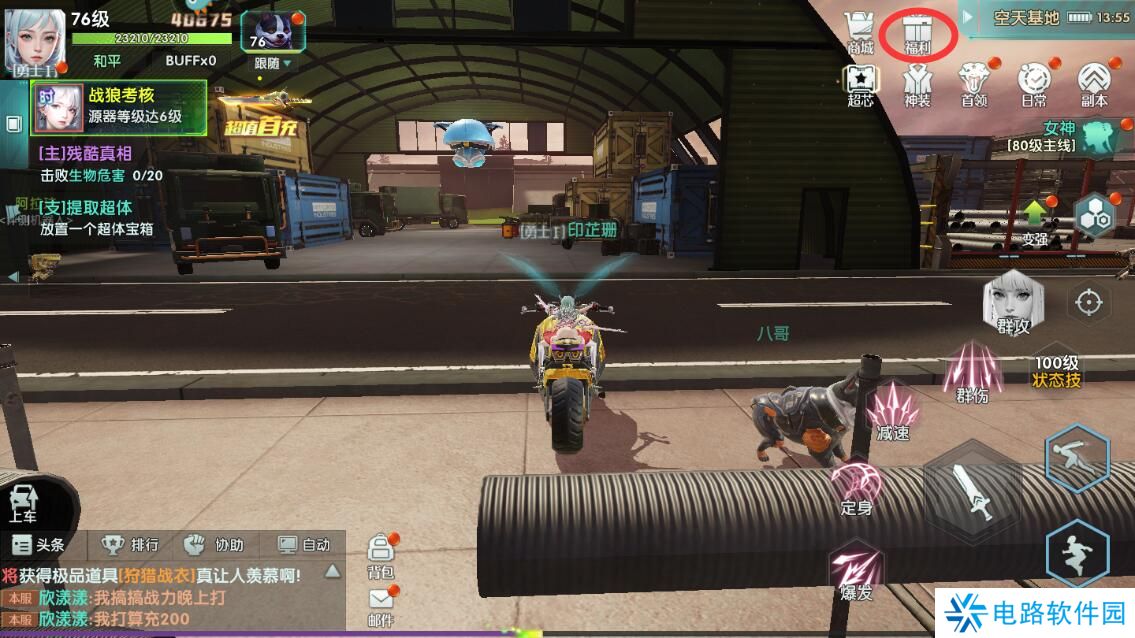This screenshot has height=638, width=1135.
Task: Select the 战狼考核 quest tracker entry
Action: [x=120, y=106]
